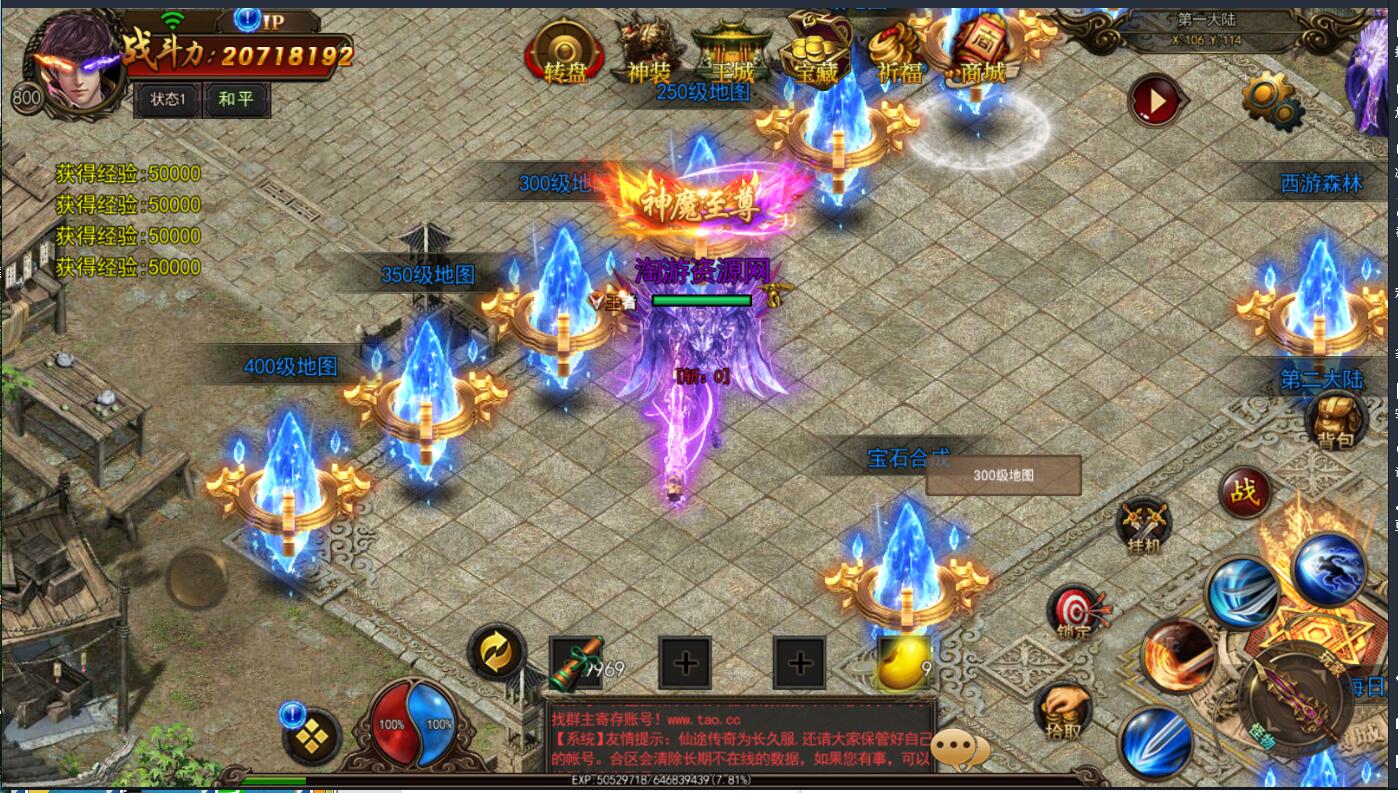
Task: Open the 王城 royal city menu
Action: (x=732, y=50)
